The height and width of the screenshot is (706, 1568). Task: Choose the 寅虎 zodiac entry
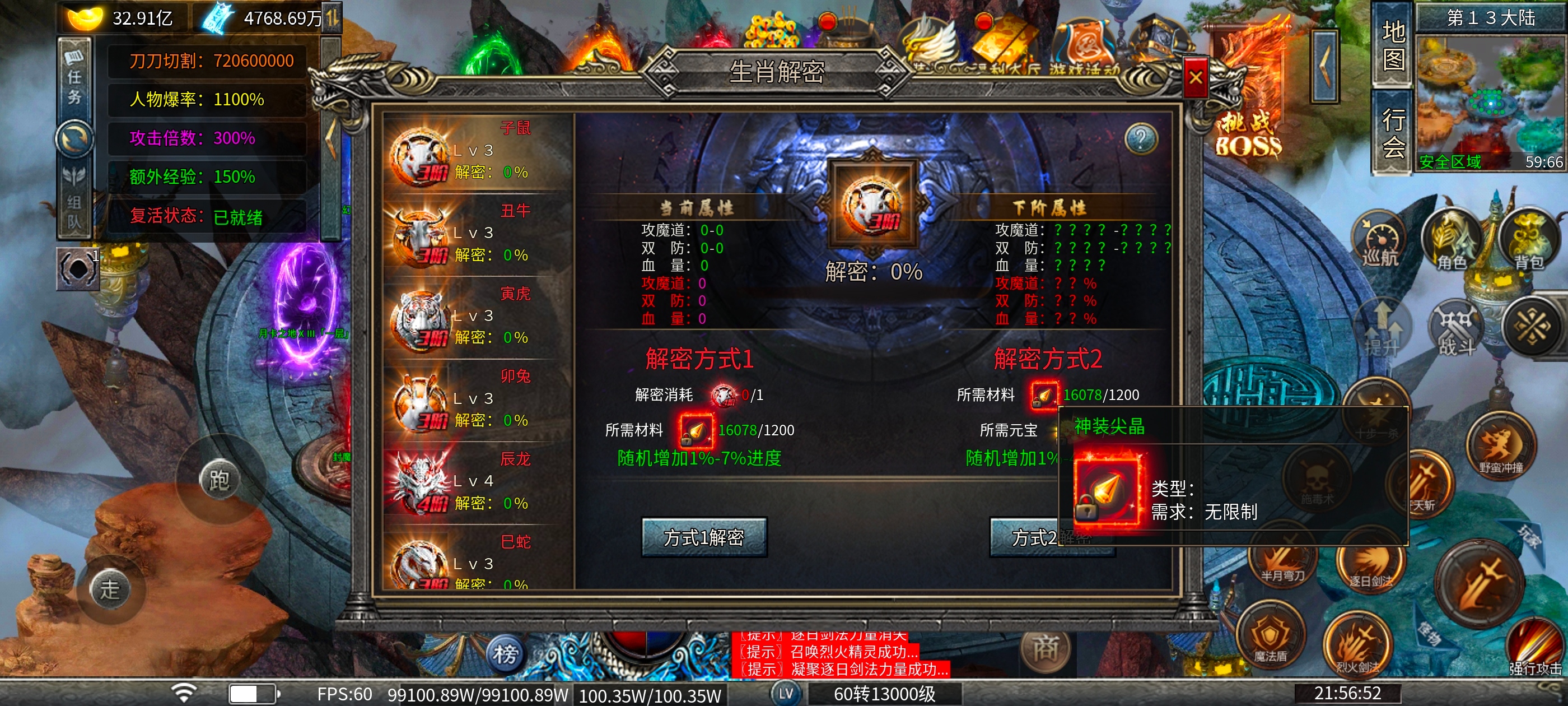click(x=477, y=318)
